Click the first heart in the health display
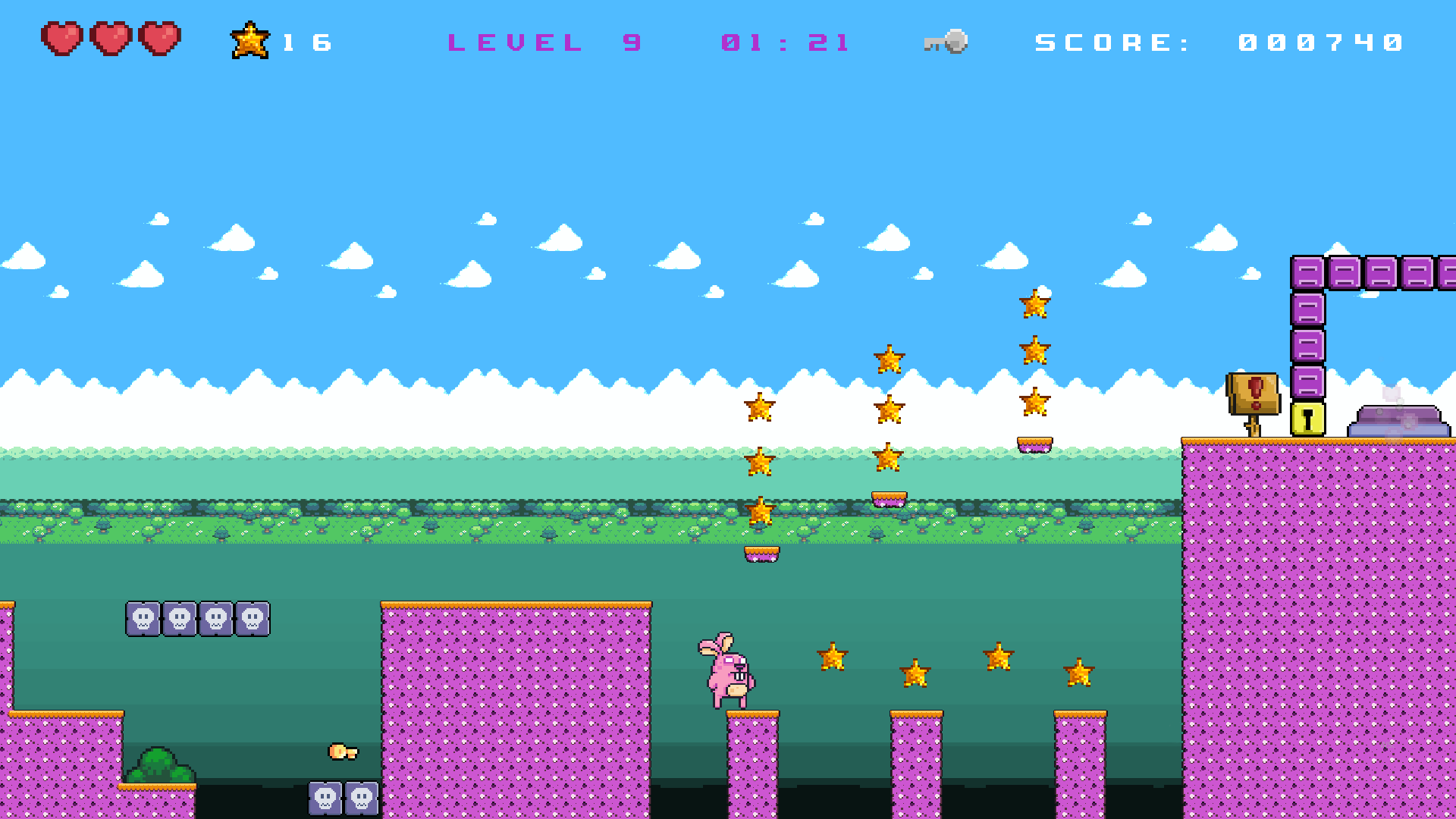 click(61, 39)
